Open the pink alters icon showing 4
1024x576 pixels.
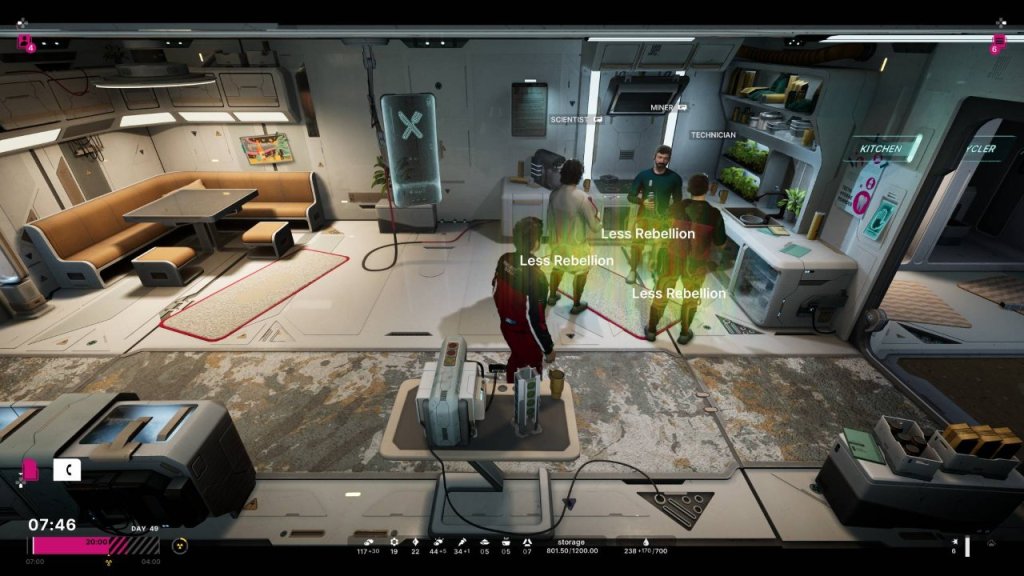(24, 42)
